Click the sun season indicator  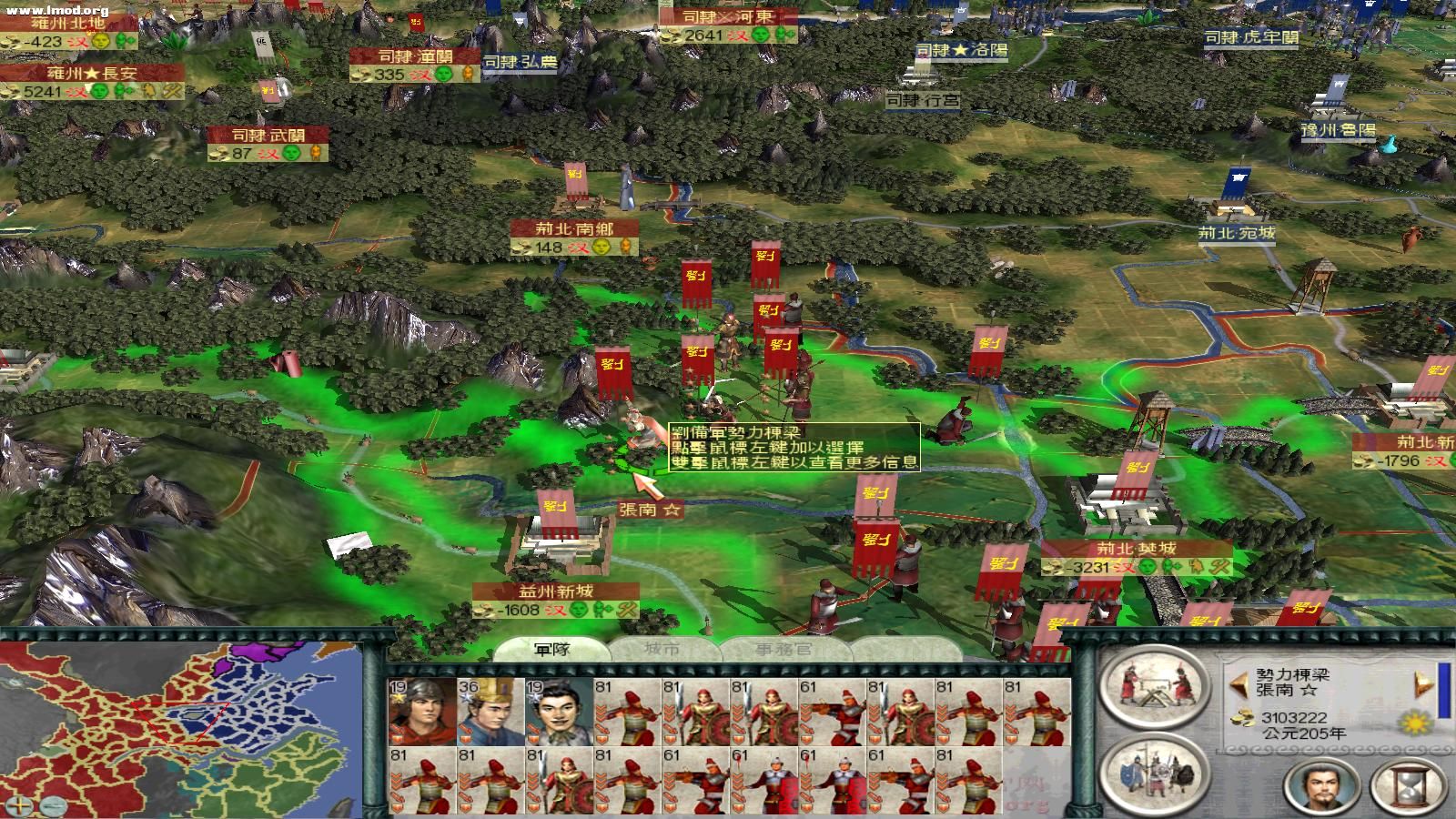(1413, 723)
